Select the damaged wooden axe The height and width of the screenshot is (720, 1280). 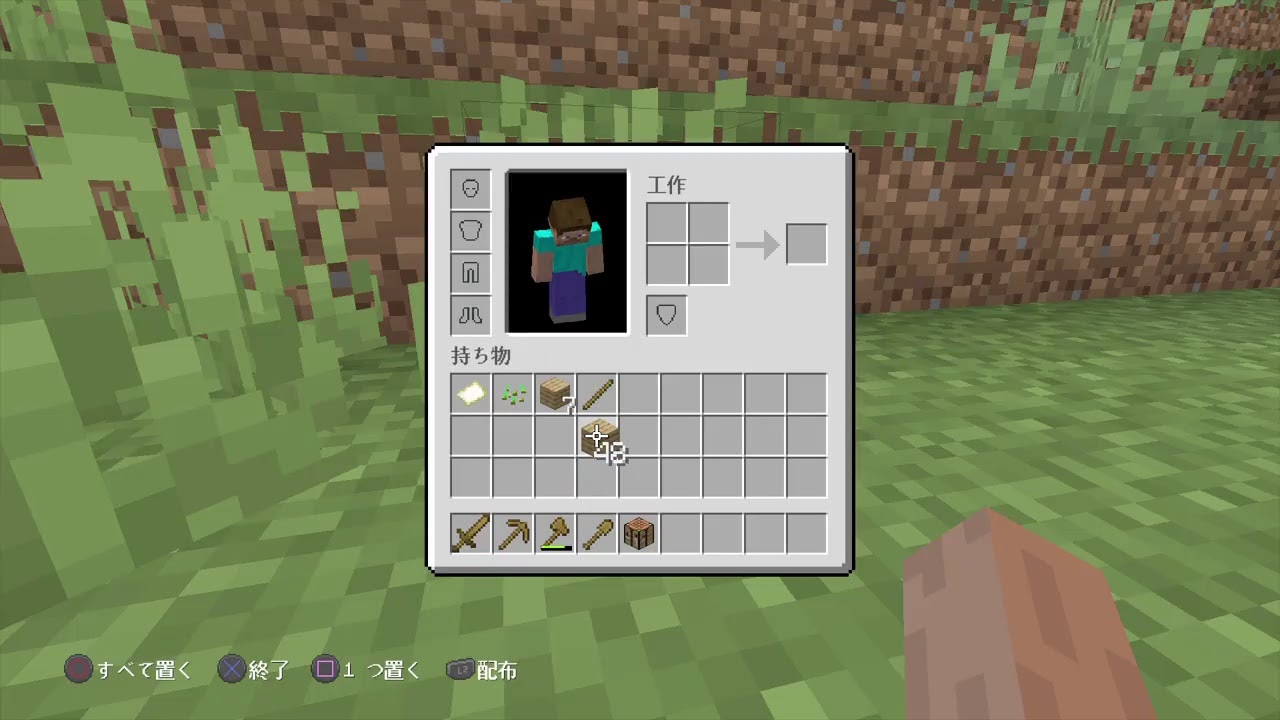(555, 533)
